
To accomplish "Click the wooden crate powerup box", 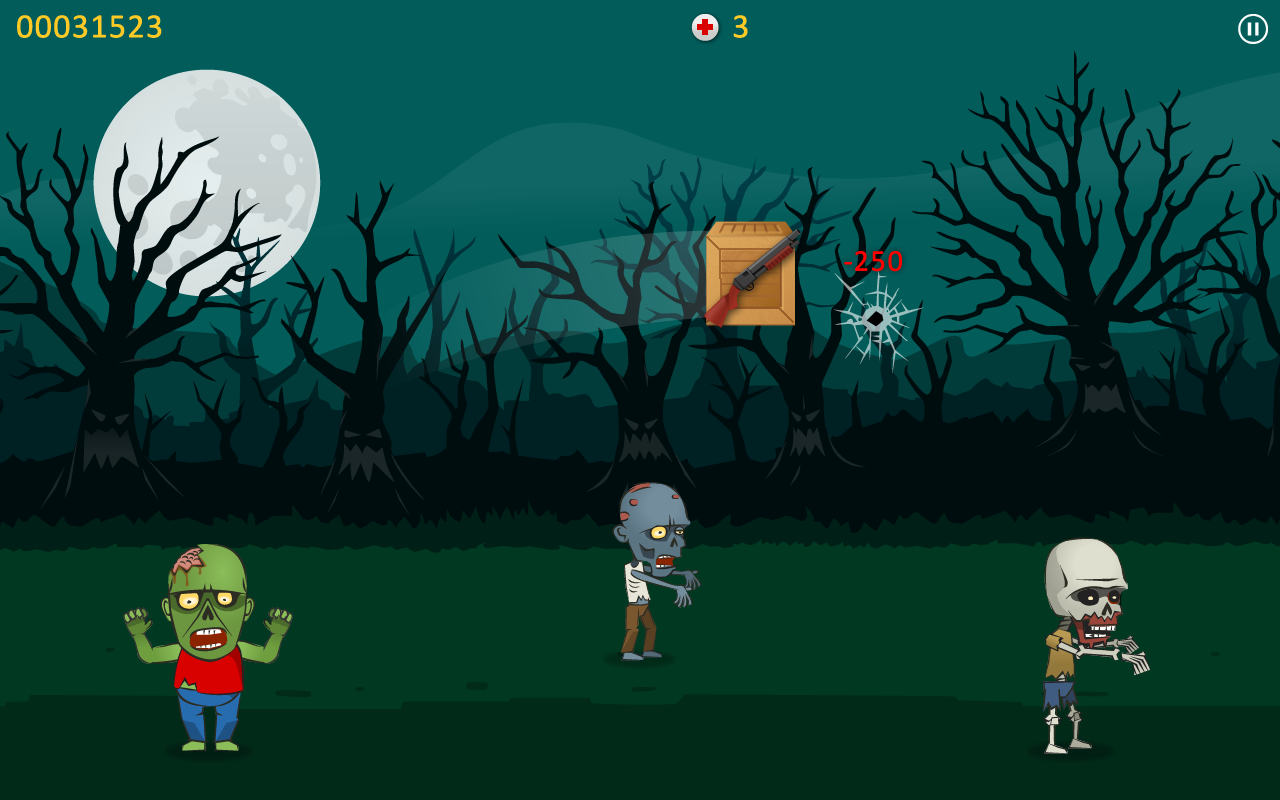I will pos(750,277).
